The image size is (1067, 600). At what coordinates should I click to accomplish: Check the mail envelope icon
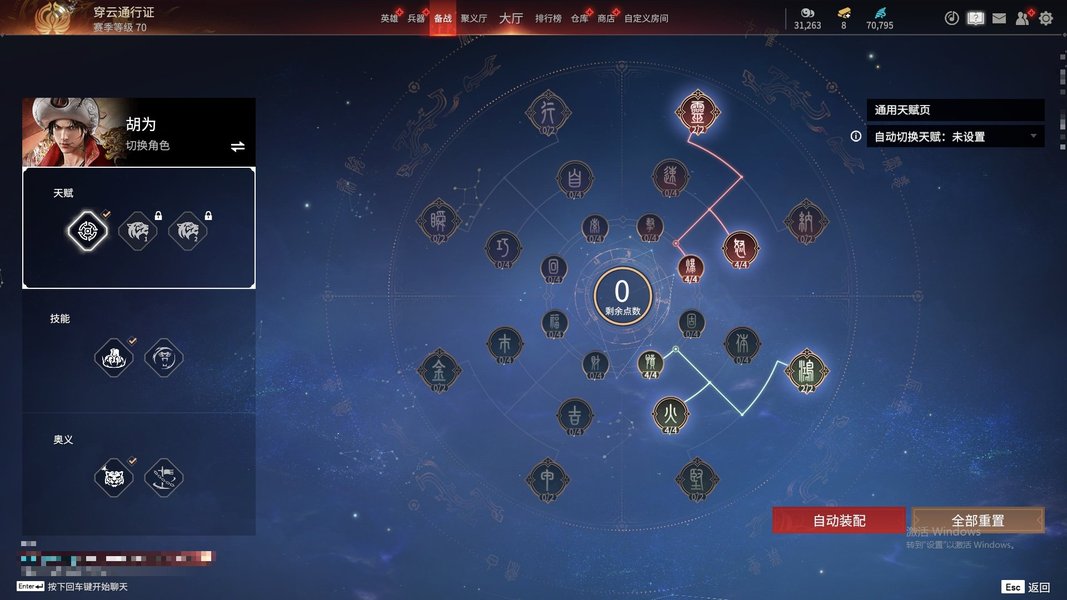(x=999, y=18)
